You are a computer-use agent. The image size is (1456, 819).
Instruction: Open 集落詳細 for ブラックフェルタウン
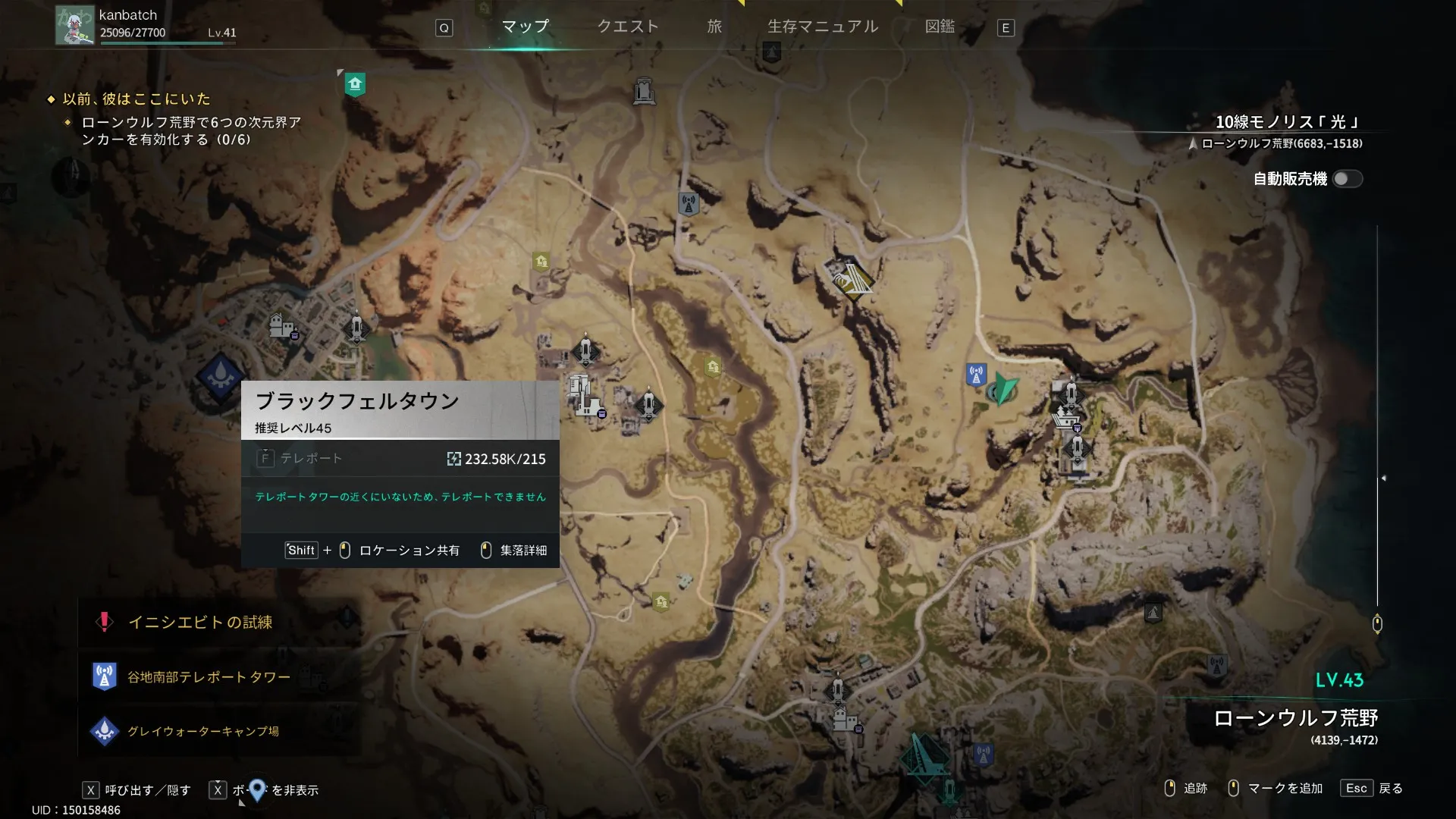pyautogui.click(x=515, y=551)
